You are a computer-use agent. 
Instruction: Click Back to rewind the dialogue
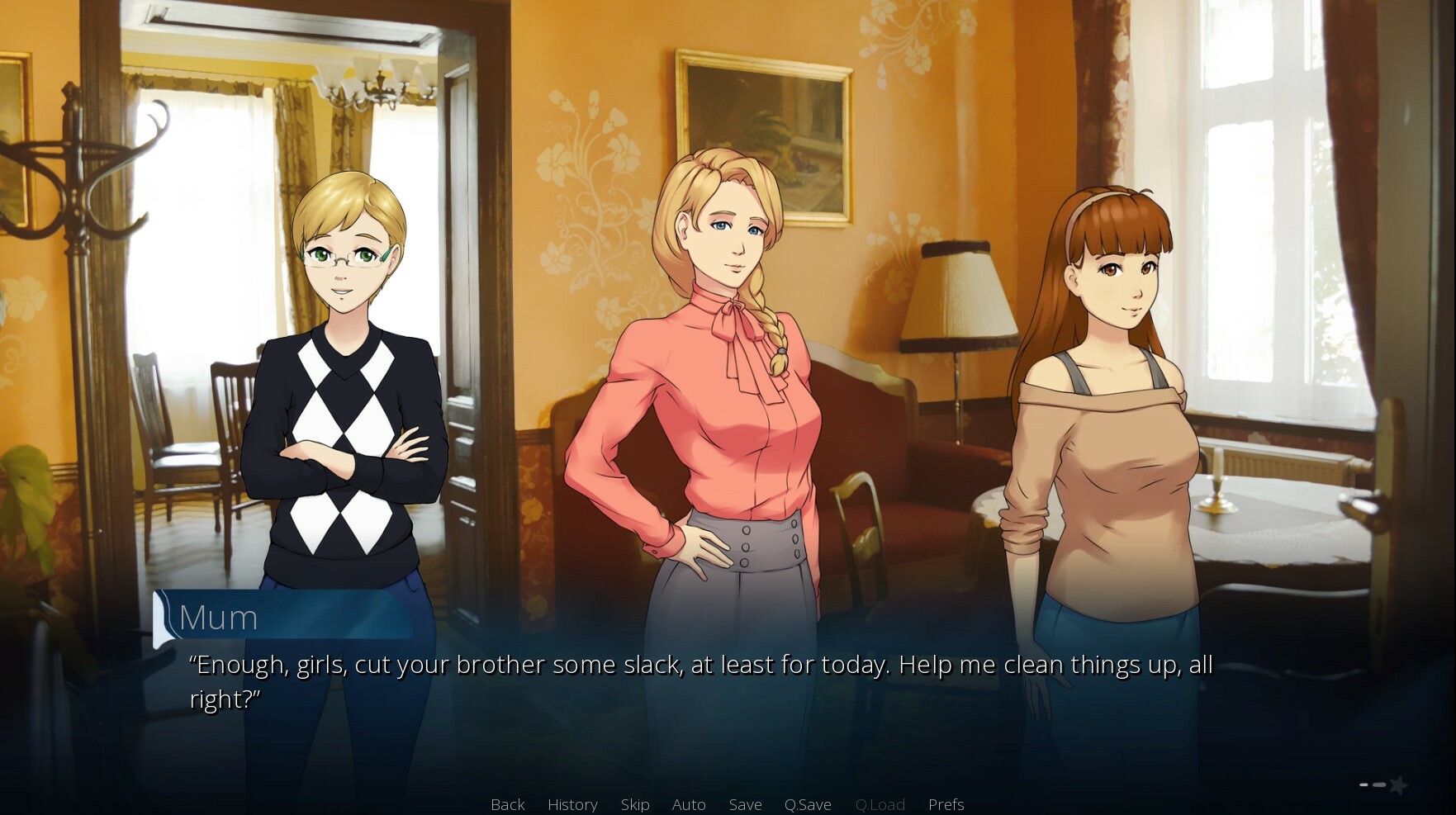(x=506, y=803)
